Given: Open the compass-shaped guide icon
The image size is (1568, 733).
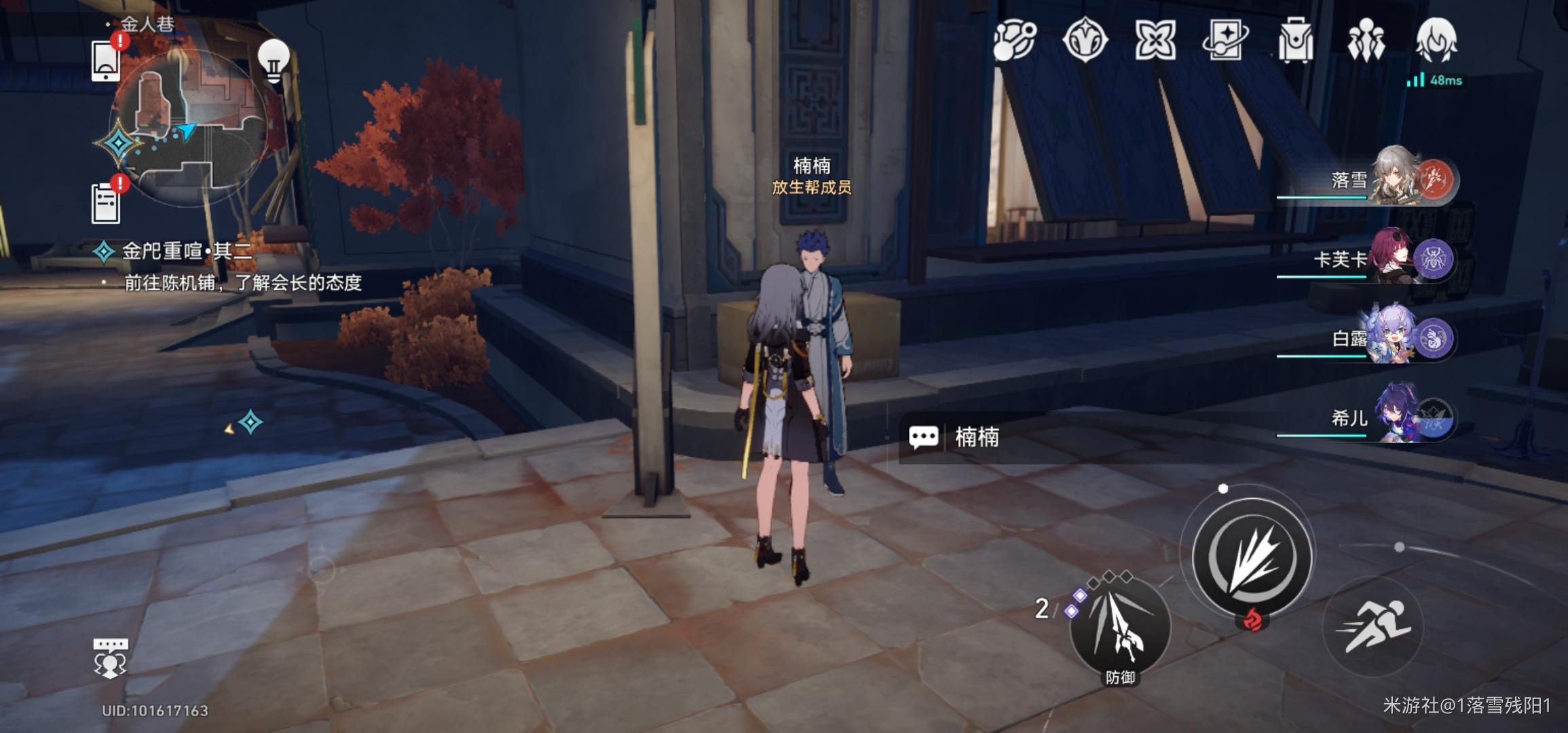Looking at the screenshot, I should click(x=1085, y=41).
